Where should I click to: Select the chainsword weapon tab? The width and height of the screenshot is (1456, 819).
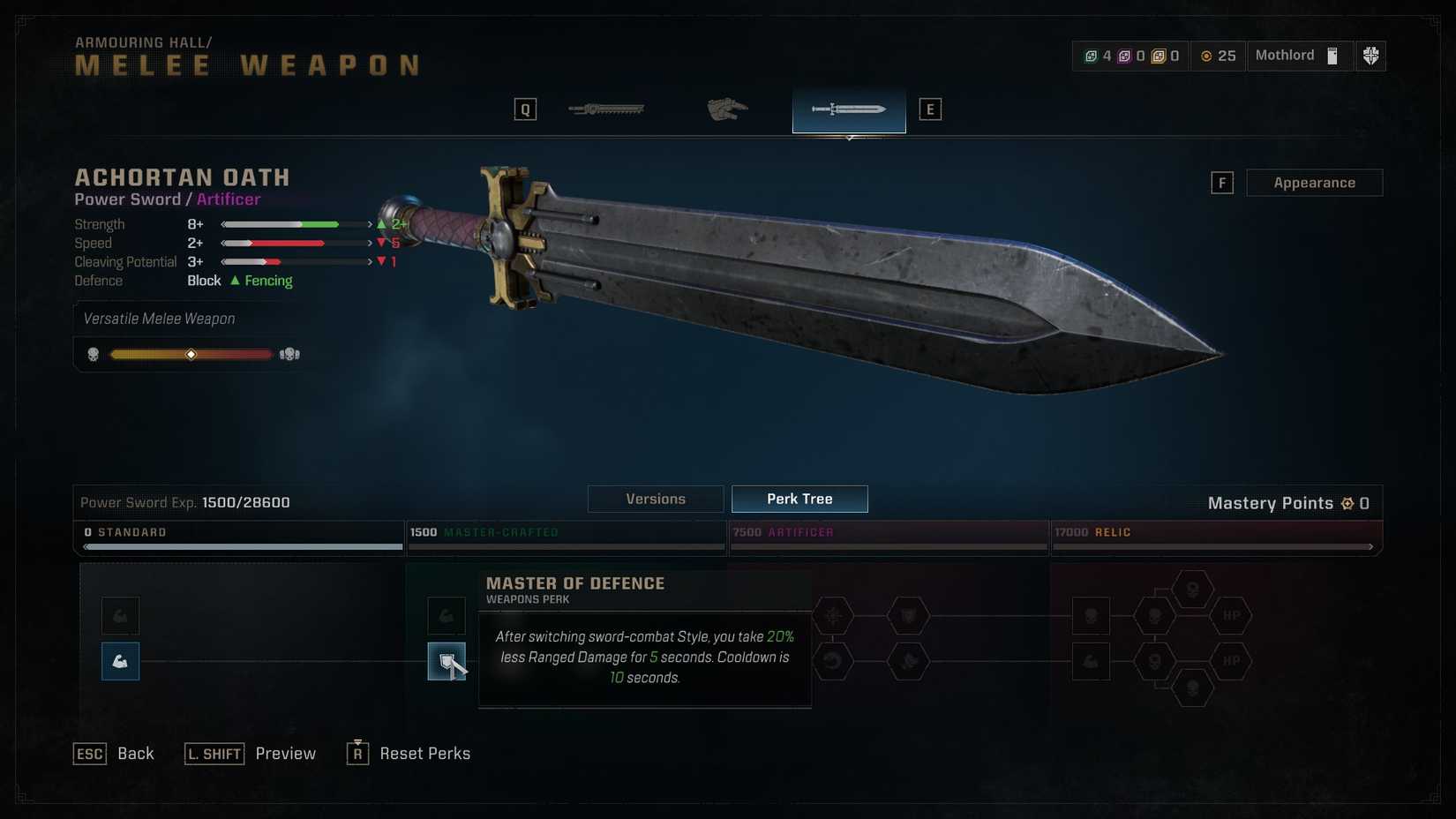click(x=606, y=109)
